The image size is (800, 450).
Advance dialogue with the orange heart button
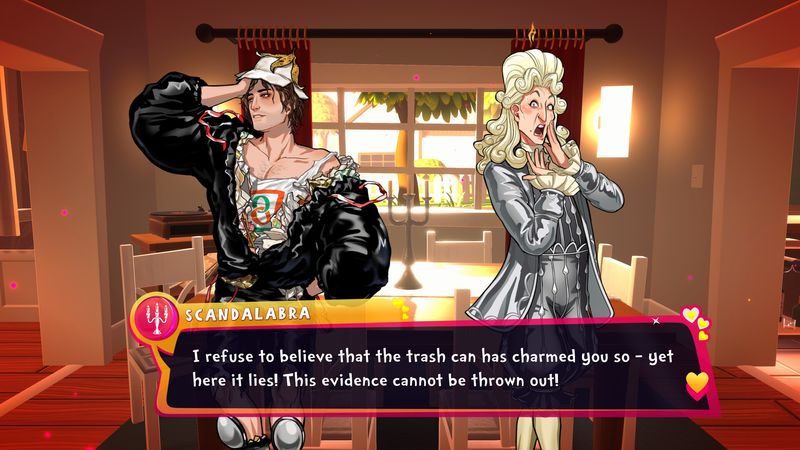click(x=697, y=382)
